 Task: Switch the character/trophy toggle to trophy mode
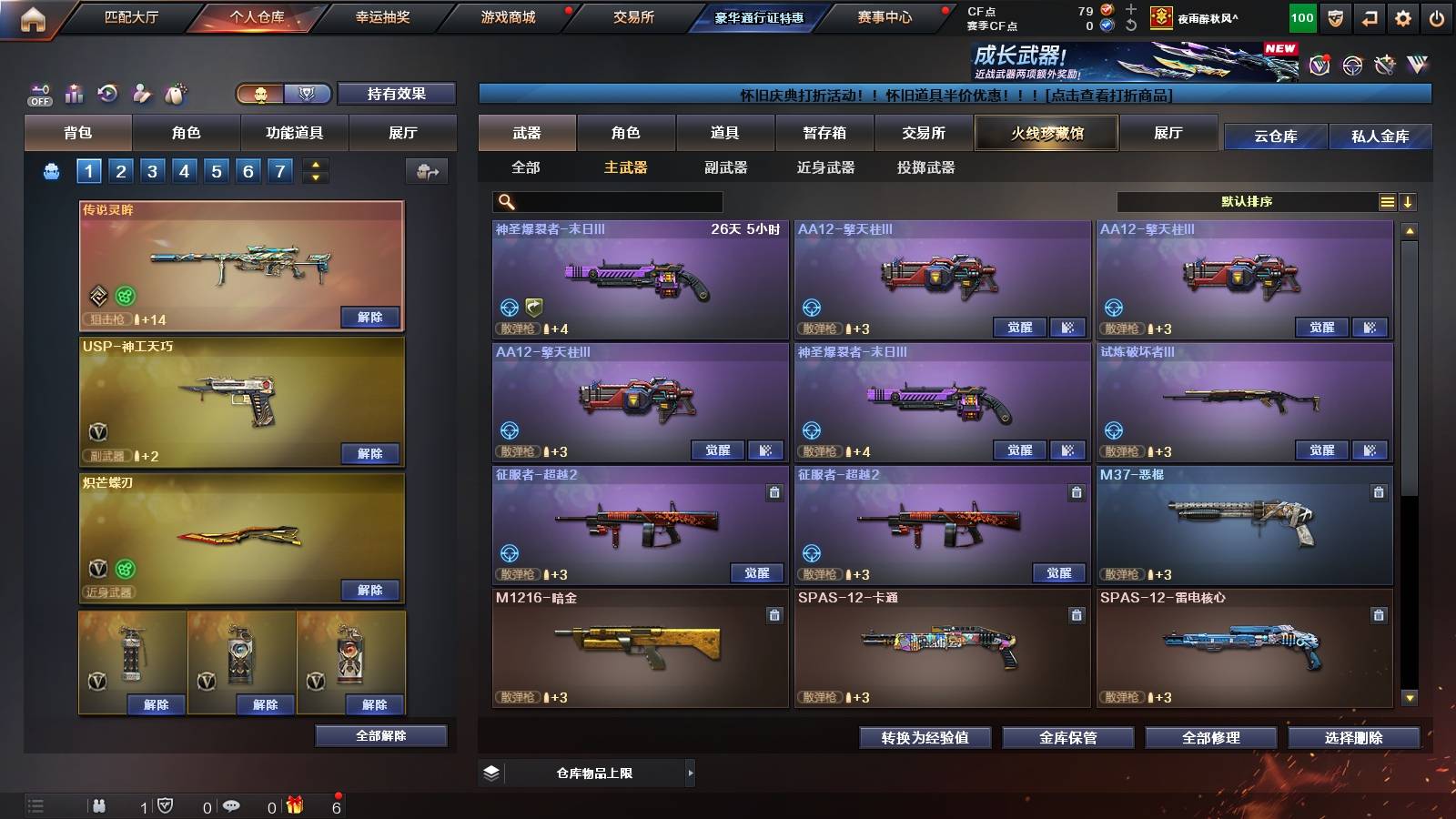(306, 94)
